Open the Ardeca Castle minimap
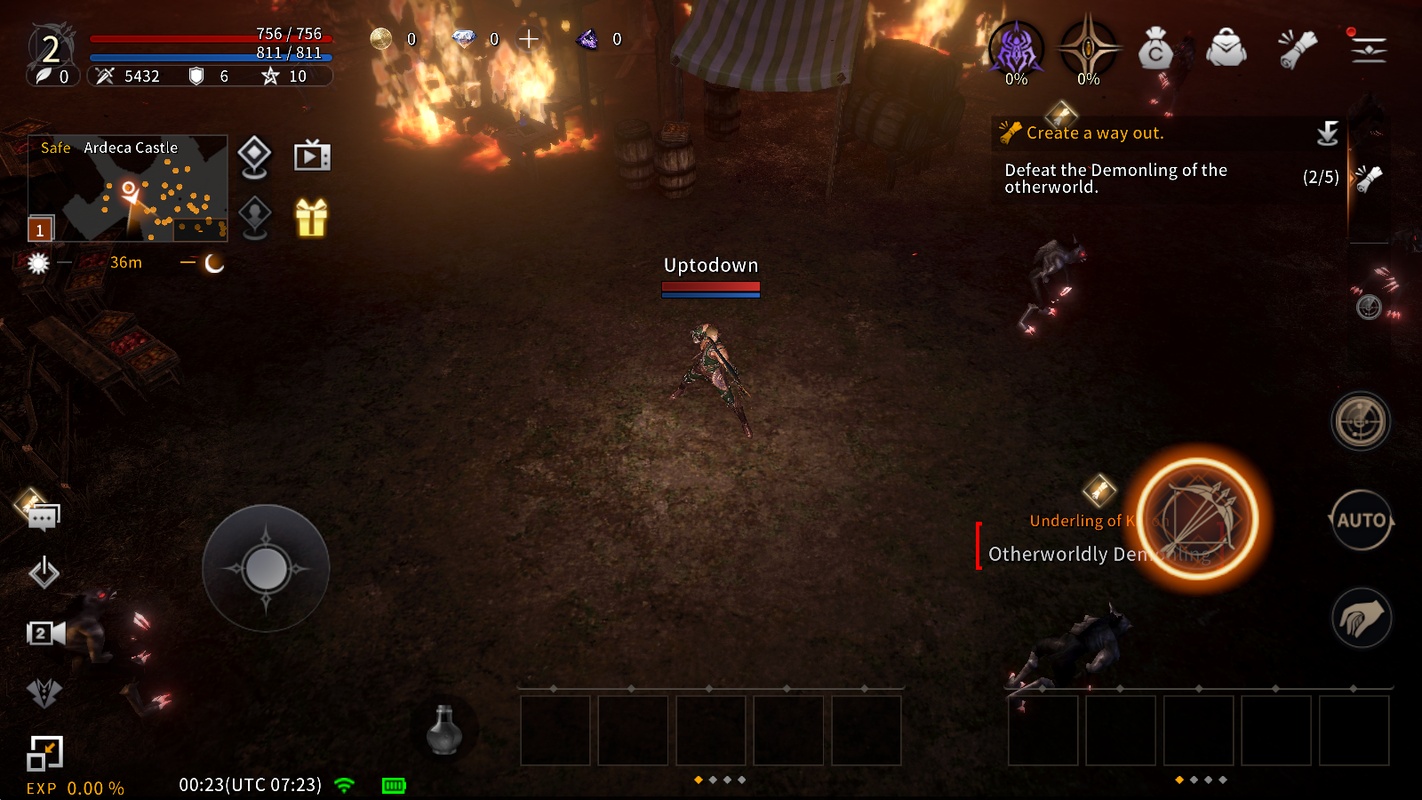Viewport: 1422px width, 800px height. tap(127, 189)
